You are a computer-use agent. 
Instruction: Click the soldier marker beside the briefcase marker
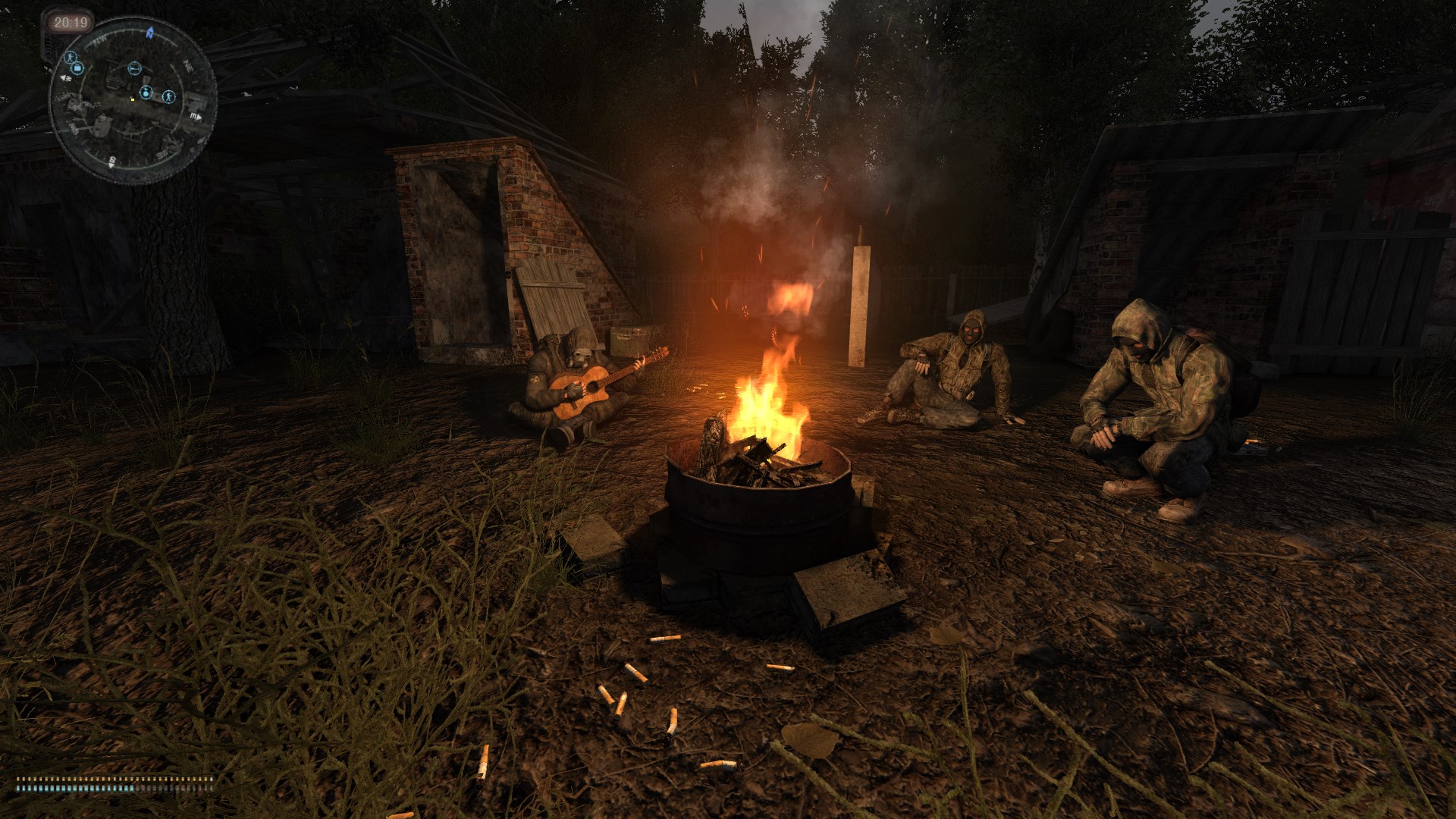tap(69, 57)
